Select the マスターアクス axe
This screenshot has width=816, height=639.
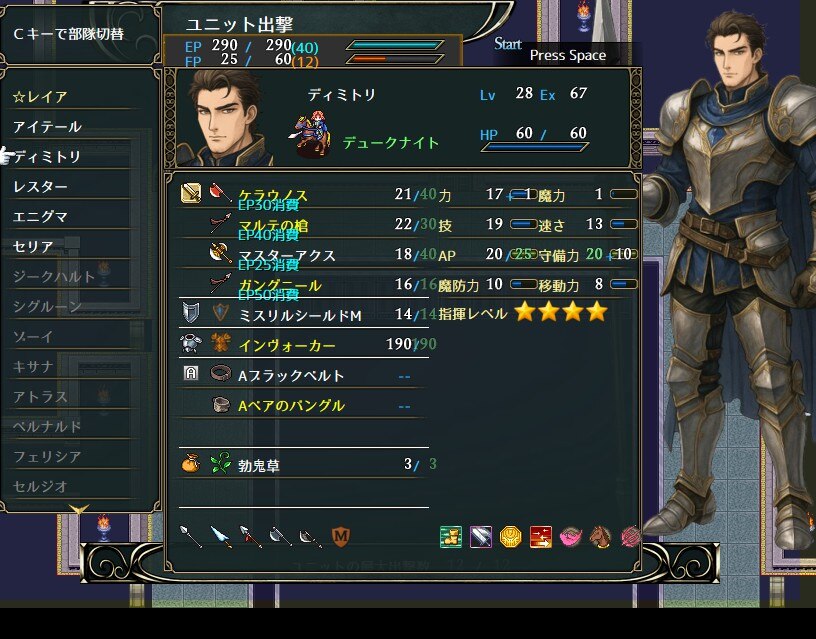click(x=287, y=255)
